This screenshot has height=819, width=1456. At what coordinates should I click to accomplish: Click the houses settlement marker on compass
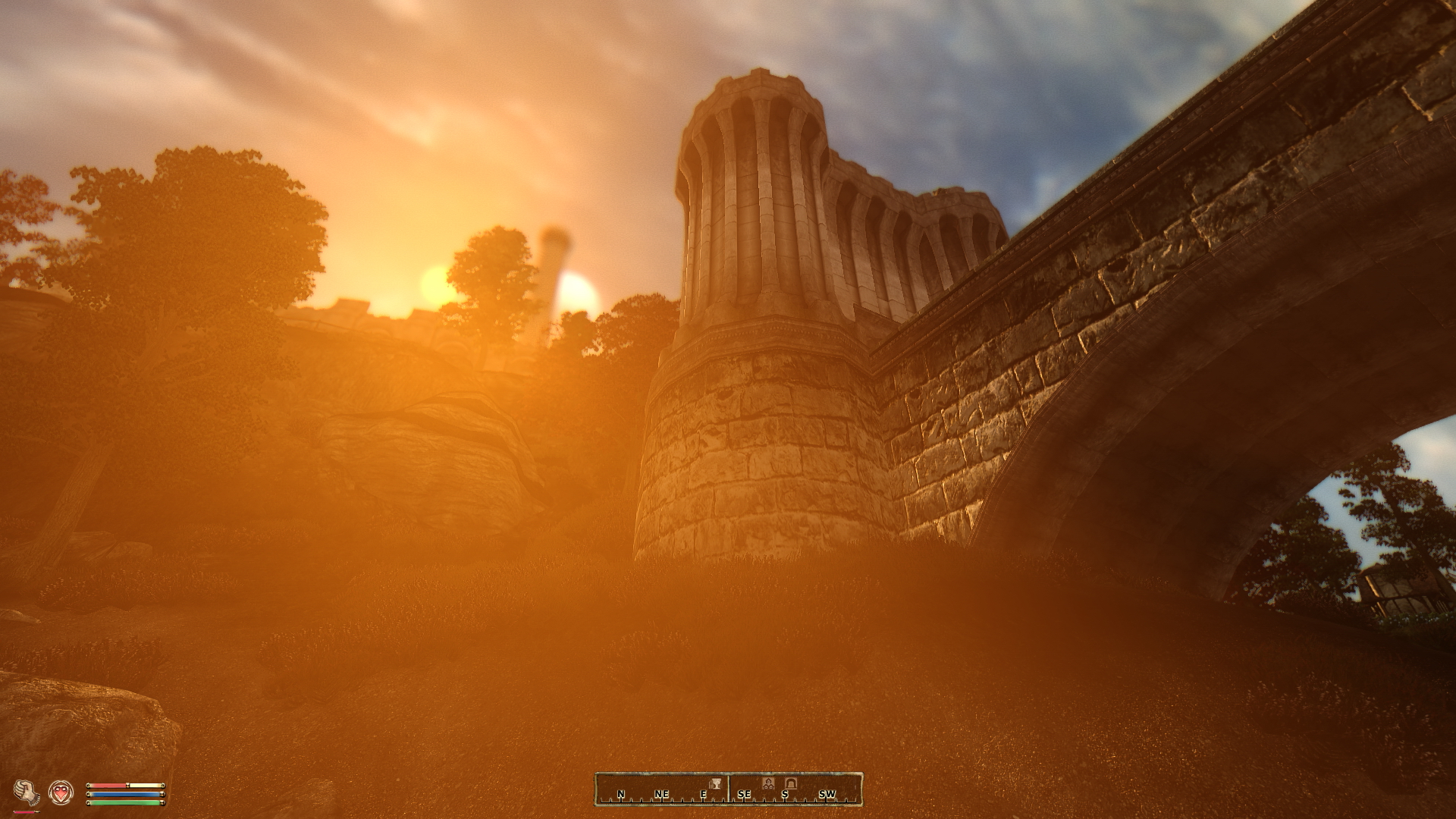767,783
